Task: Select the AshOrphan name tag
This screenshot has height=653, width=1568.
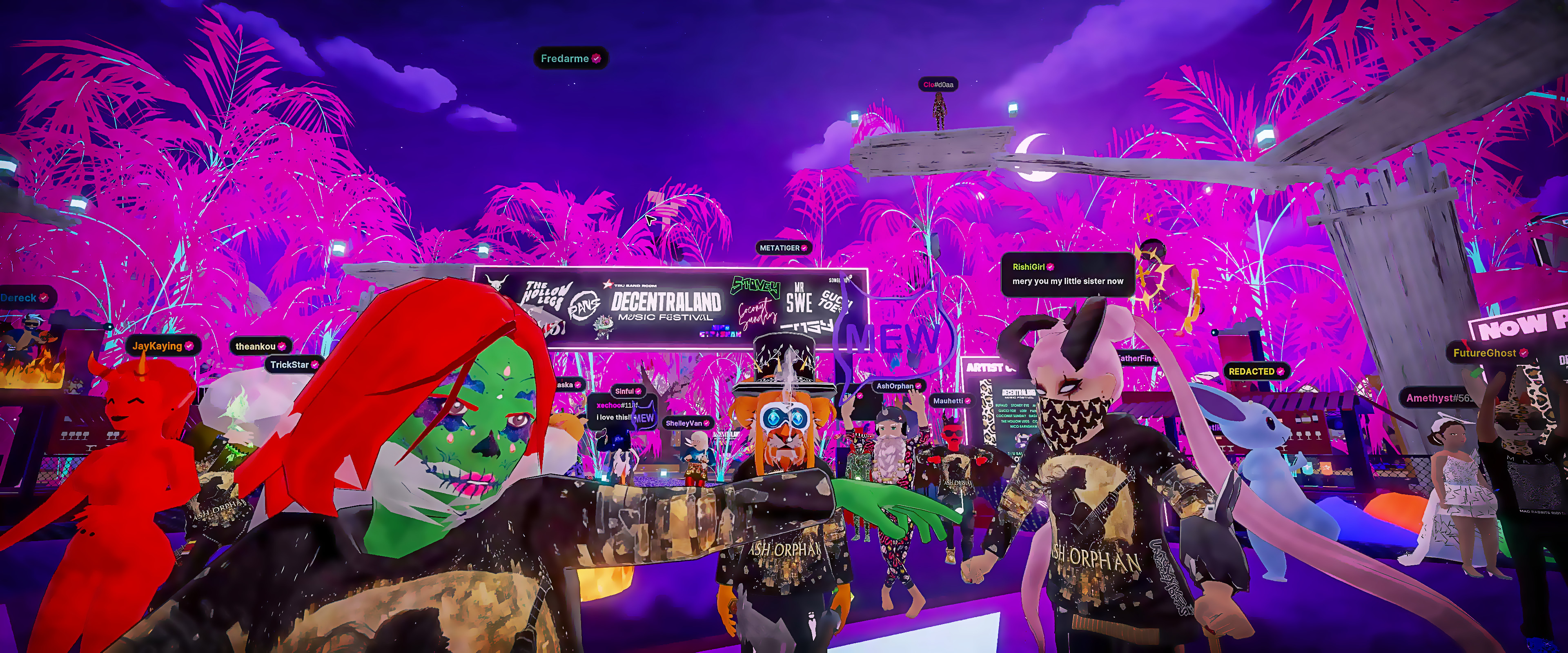Action: (x=898, y=386)
